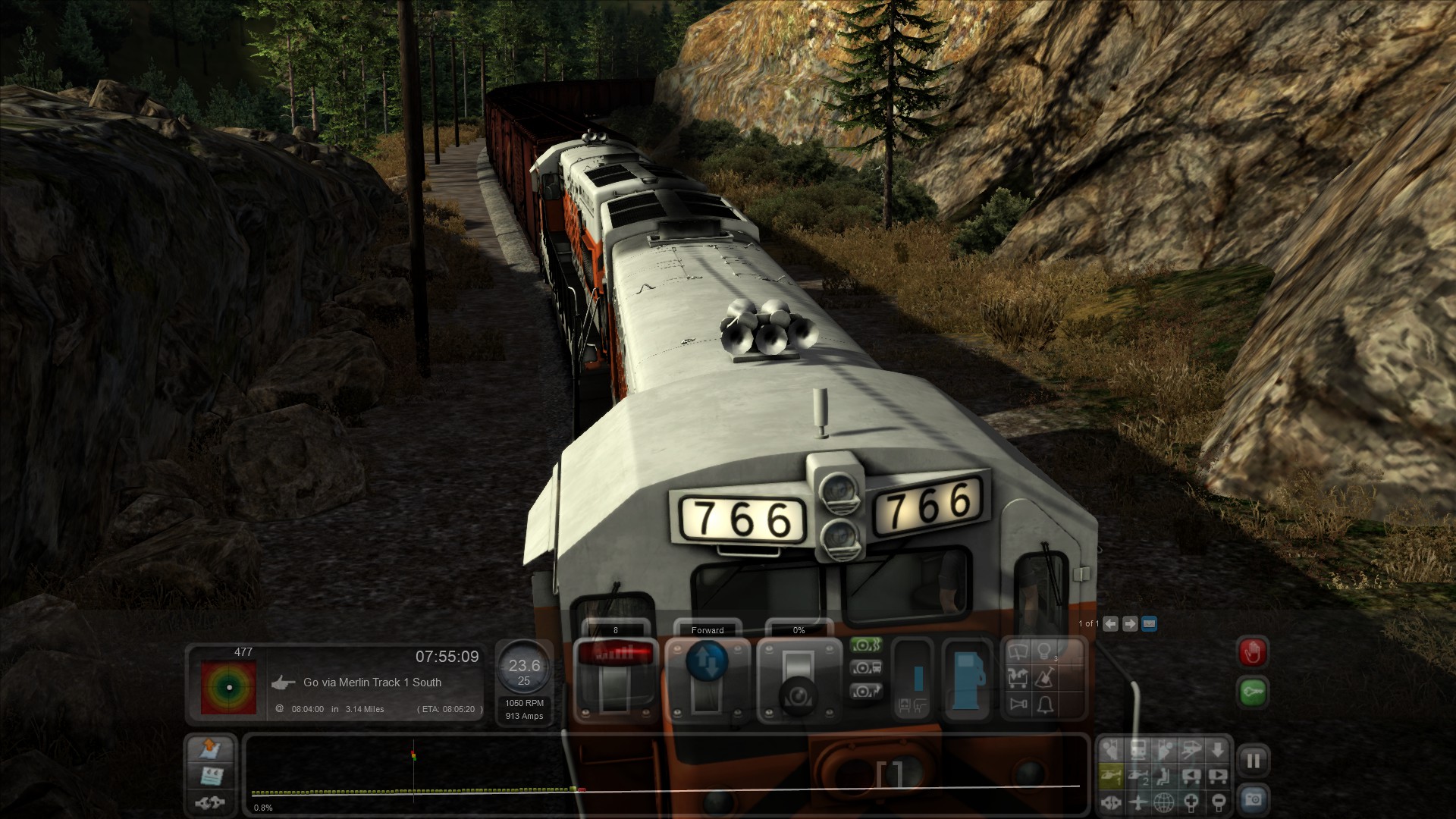This screenshot has height=819, width=1456.
Task: Show the previous message with left arrow
Action: pyautogui.click(x=1111, y=623)
